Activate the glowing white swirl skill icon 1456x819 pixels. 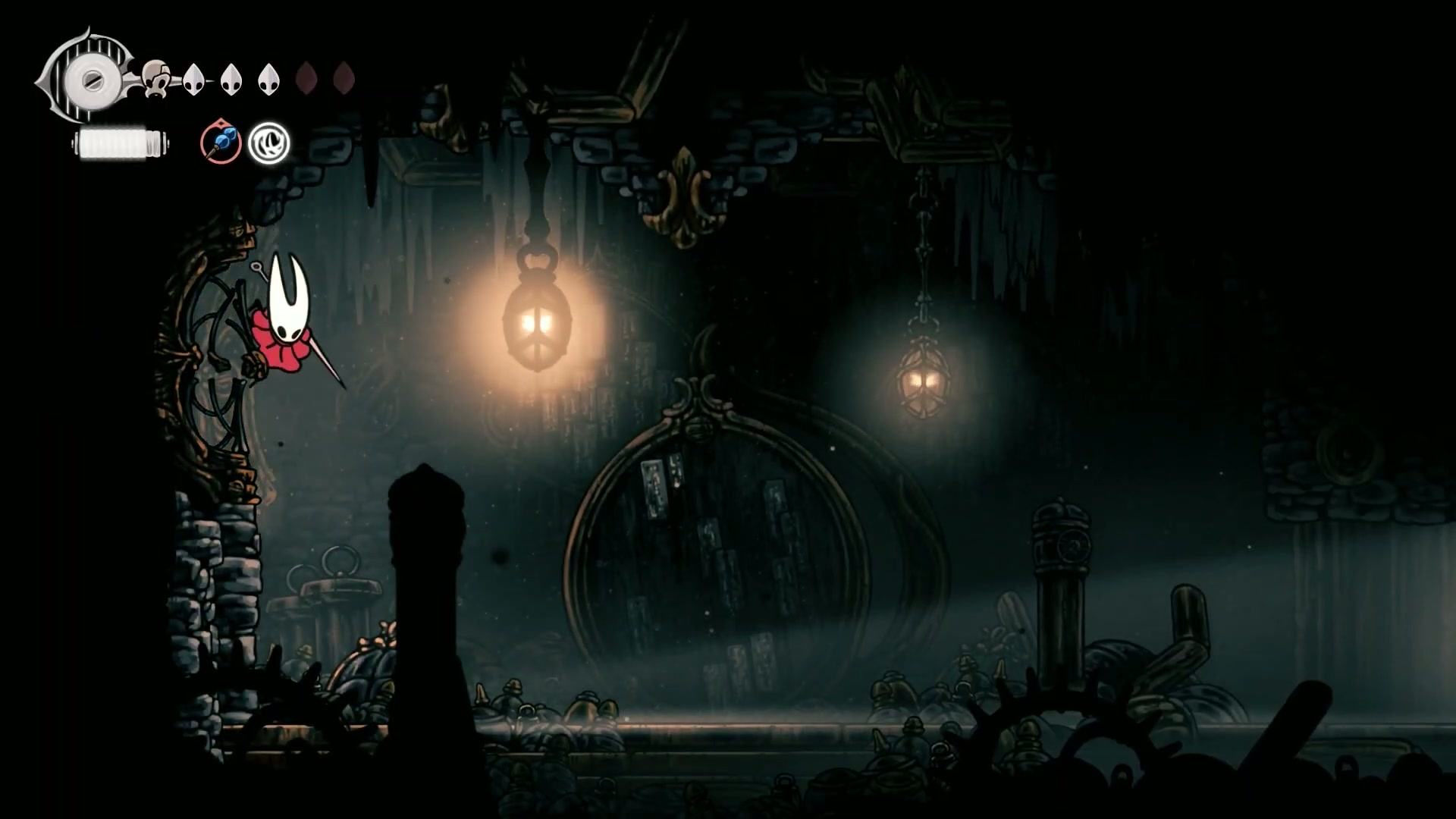pos(269,143)
